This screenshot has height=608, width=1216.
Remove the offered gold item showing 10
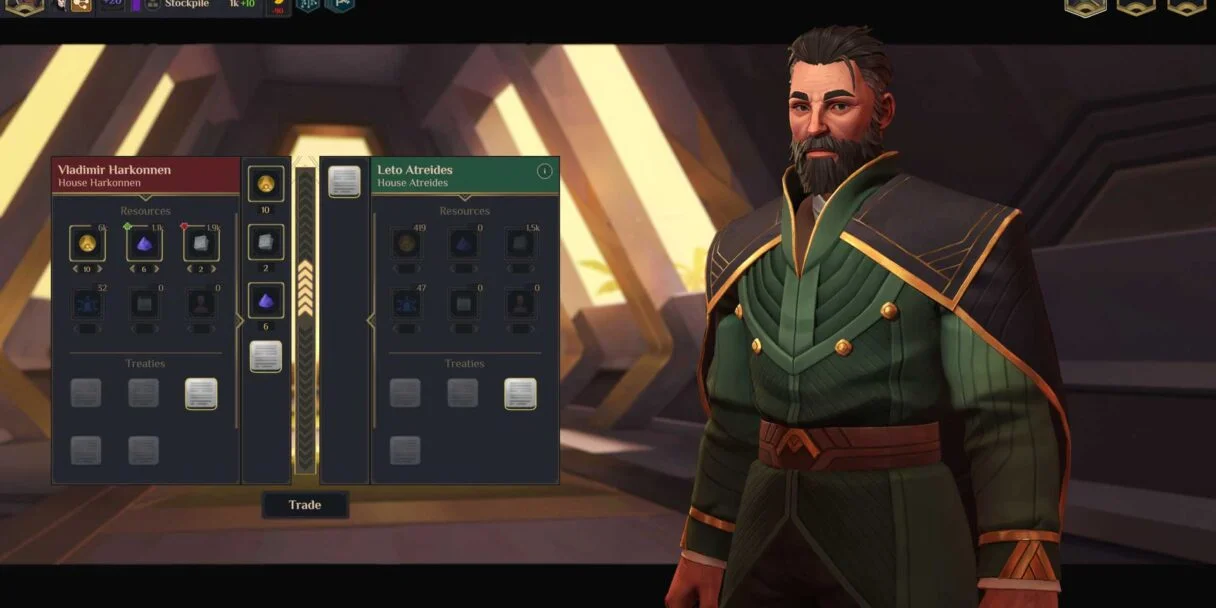(266, 184)
